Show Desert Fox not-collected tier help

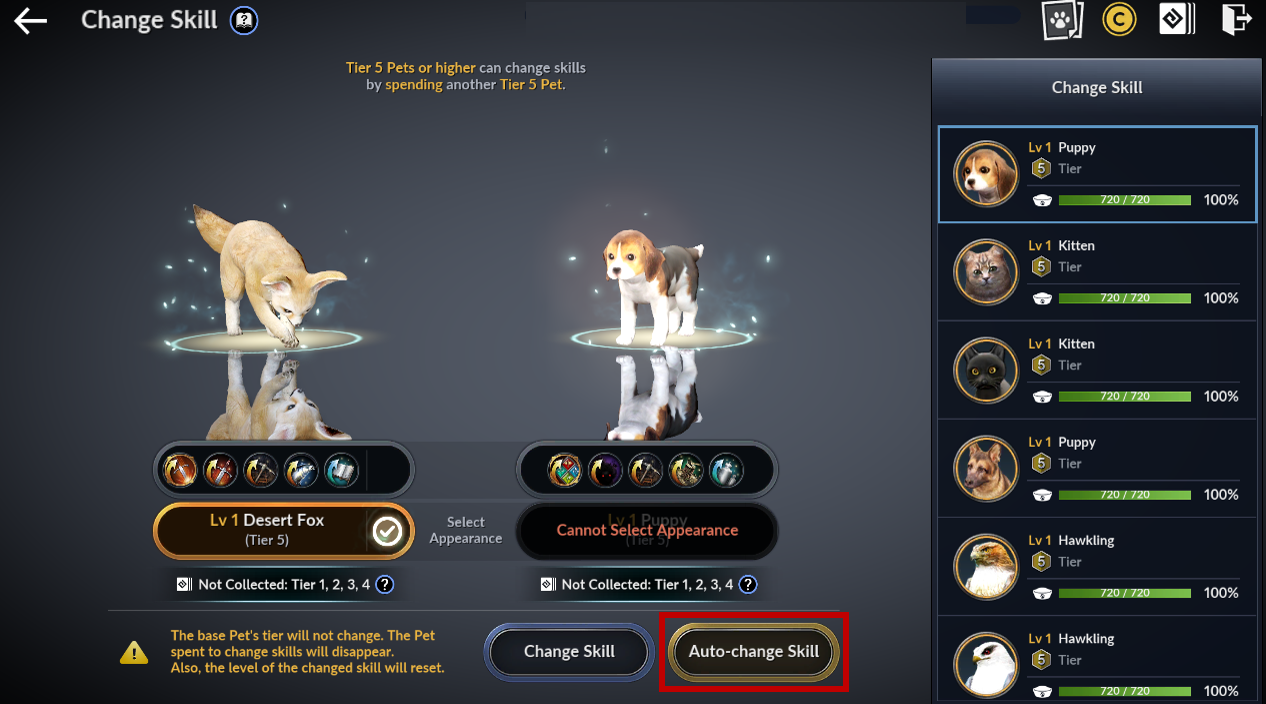click(x=385, y=585)
